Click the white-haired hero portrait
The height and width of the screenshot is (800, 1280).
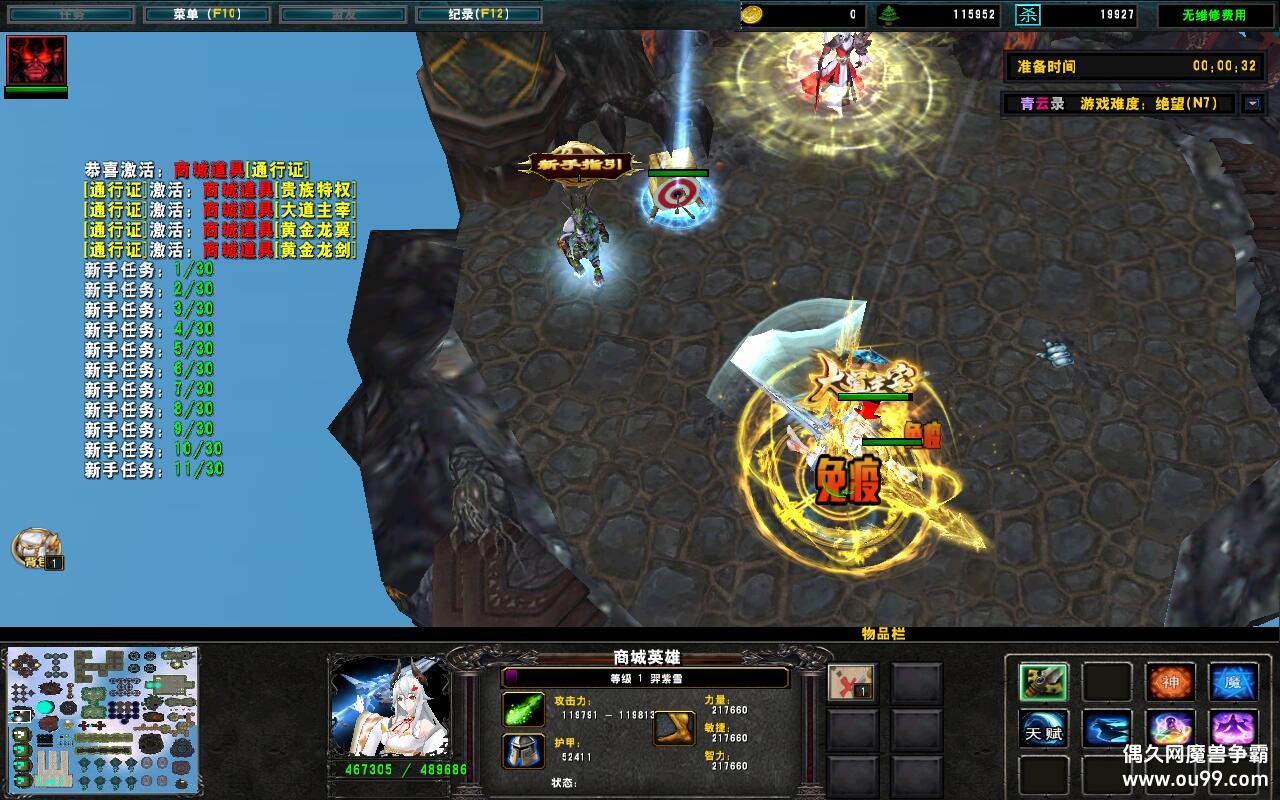coord(390,708)
